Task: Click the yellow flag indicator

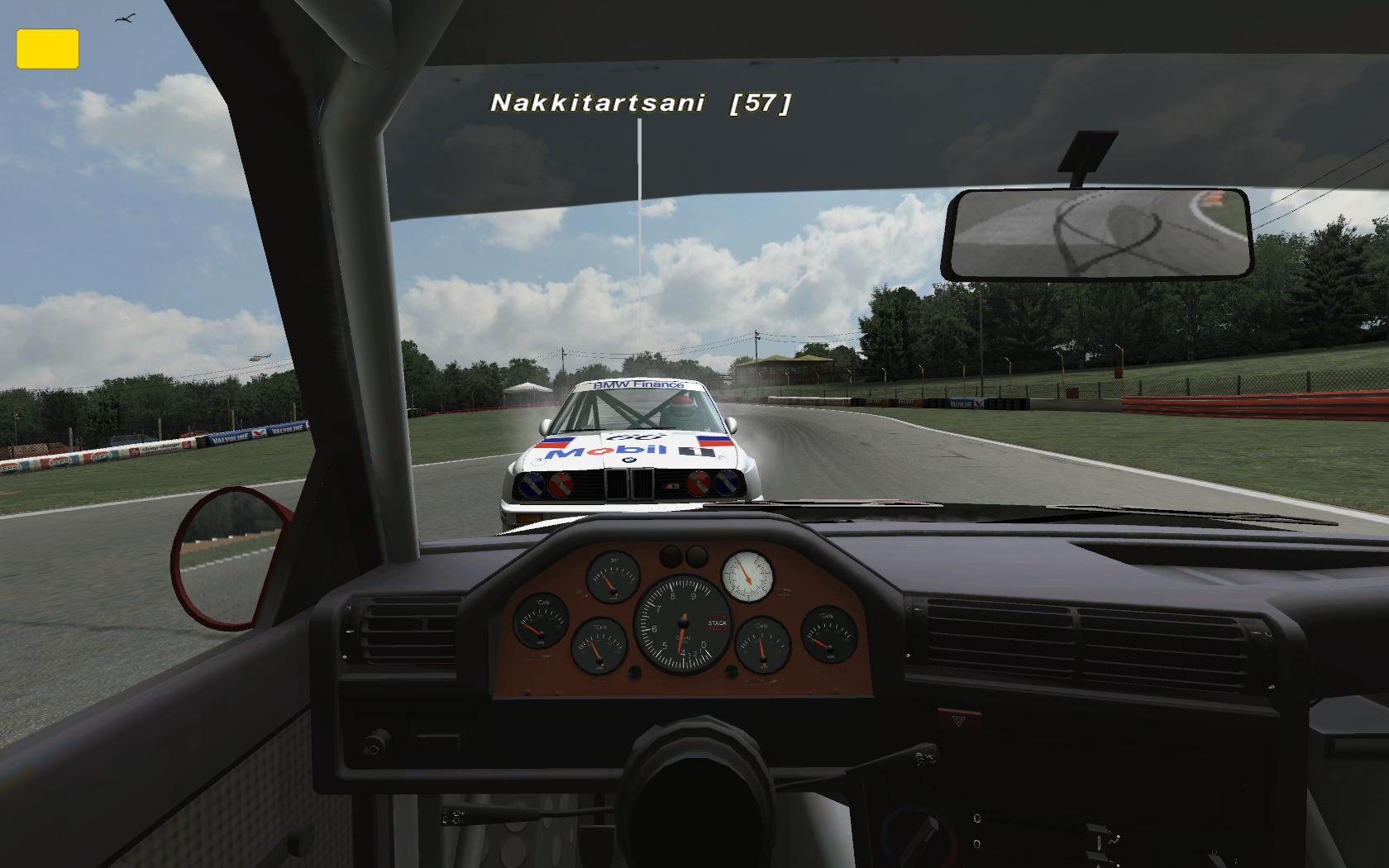Action: pos(47,49)
